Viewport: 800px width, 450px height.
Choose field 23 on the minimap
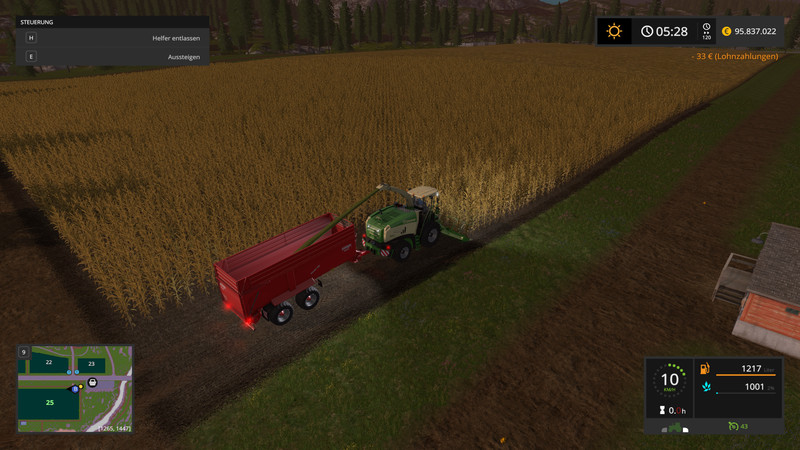pos(91,364)
